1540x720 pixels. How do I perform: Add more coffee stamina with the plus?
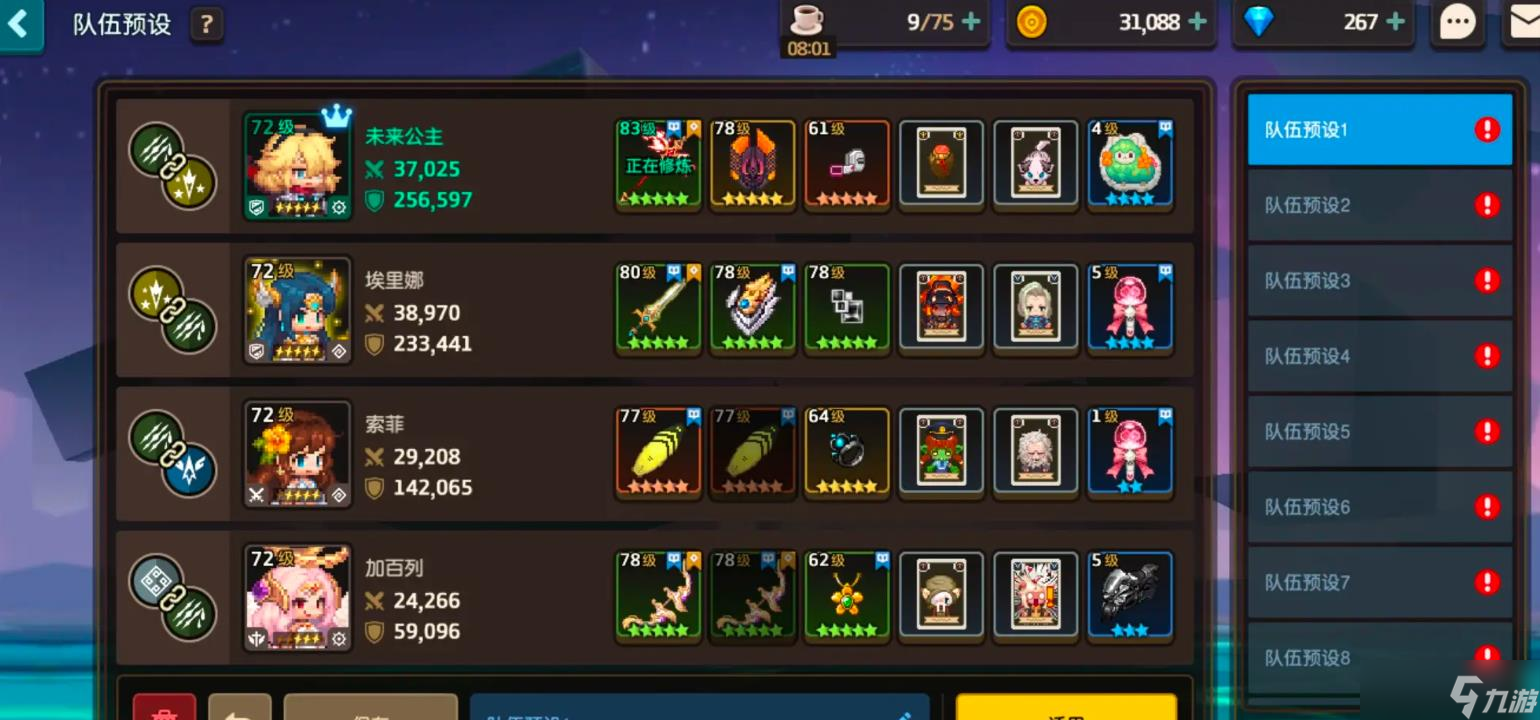pyautogui.click(x=971, y=22)
